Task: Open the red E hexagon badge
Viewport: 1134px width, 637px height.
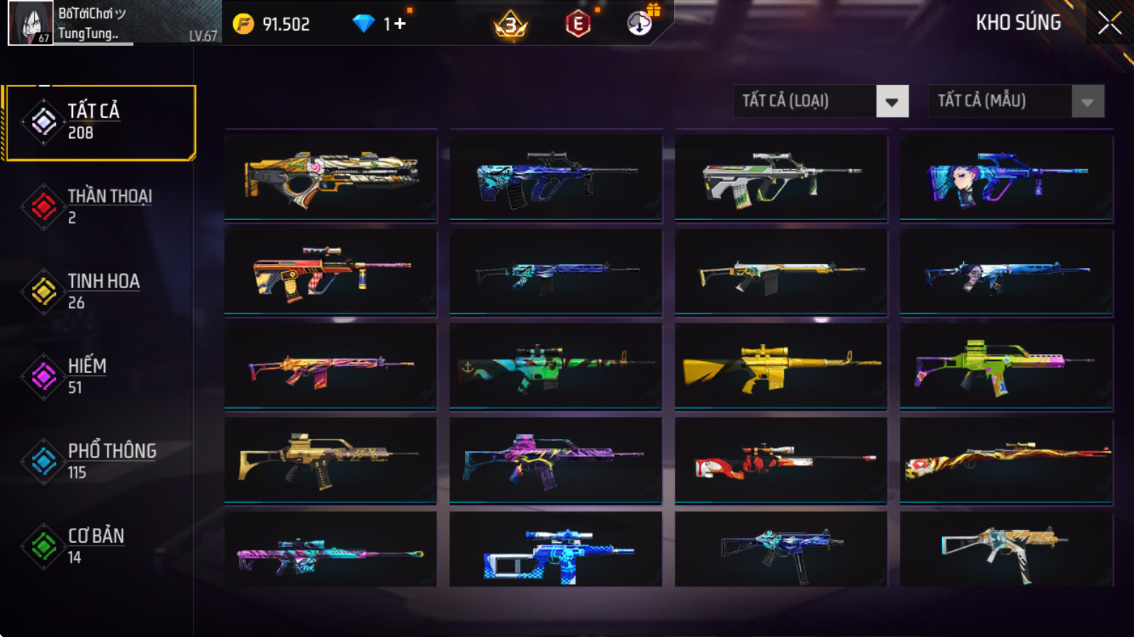Action: pyautogui.click(x=578, y=24)
